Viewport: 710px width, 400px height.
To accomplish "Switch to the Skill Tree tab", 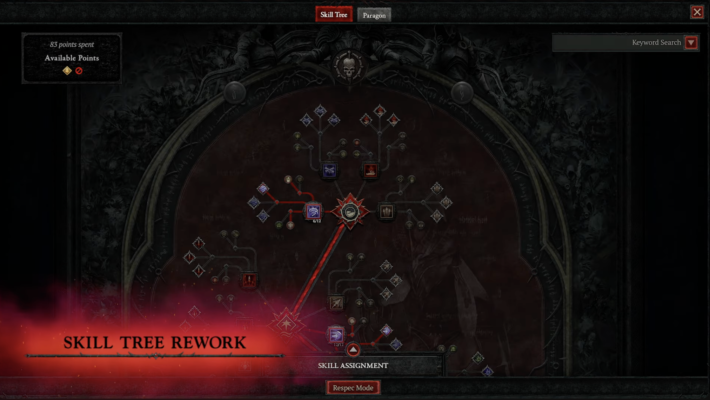I will pos(334,14).
